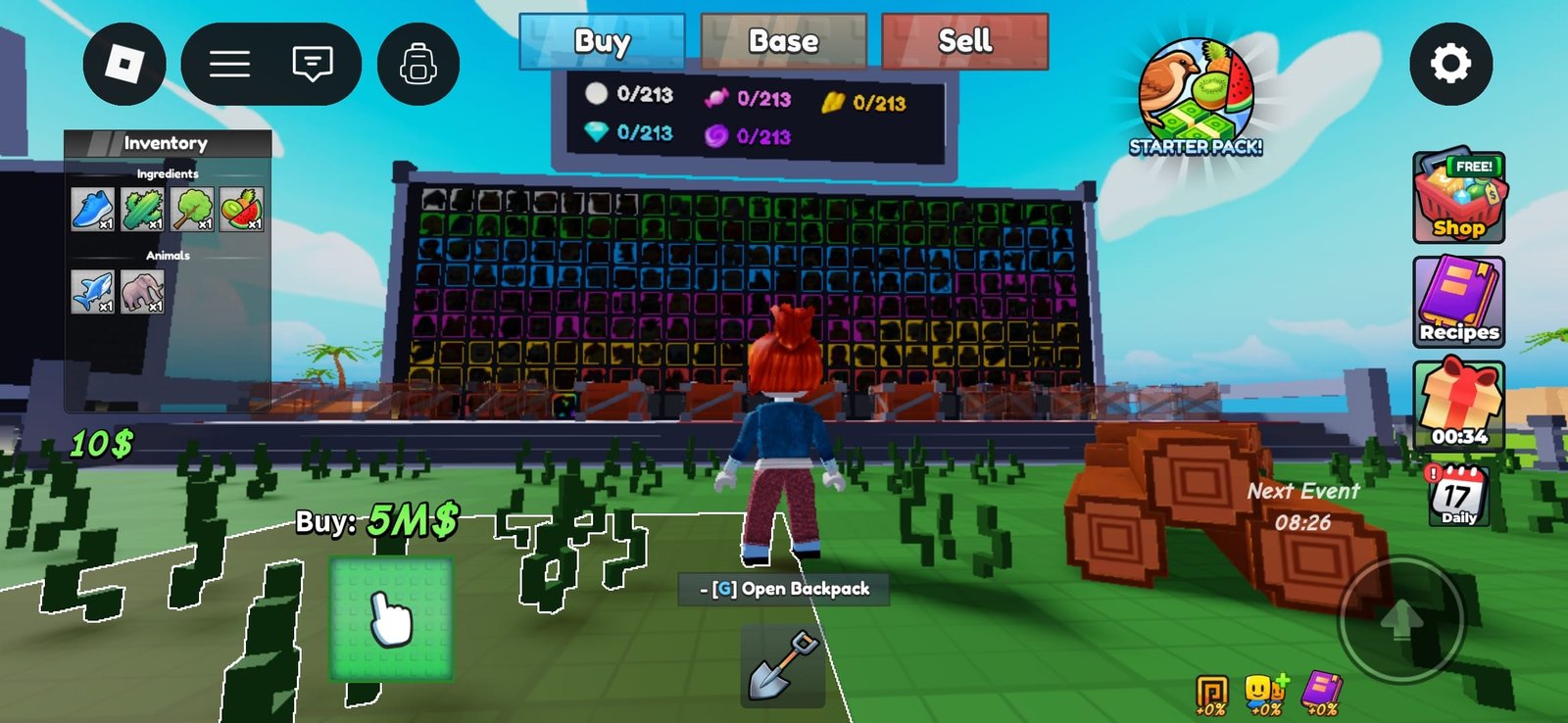Check the gift box reward timer
This screenshot has height=723, width=1568.
tap(1458, 405)
